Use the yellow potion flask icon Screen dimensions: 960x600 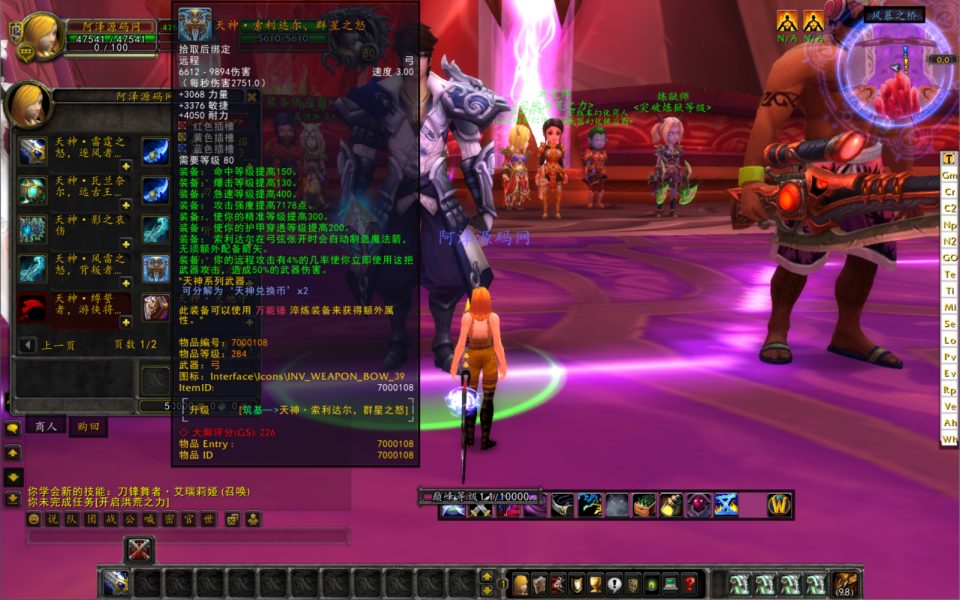click(671, 506)
